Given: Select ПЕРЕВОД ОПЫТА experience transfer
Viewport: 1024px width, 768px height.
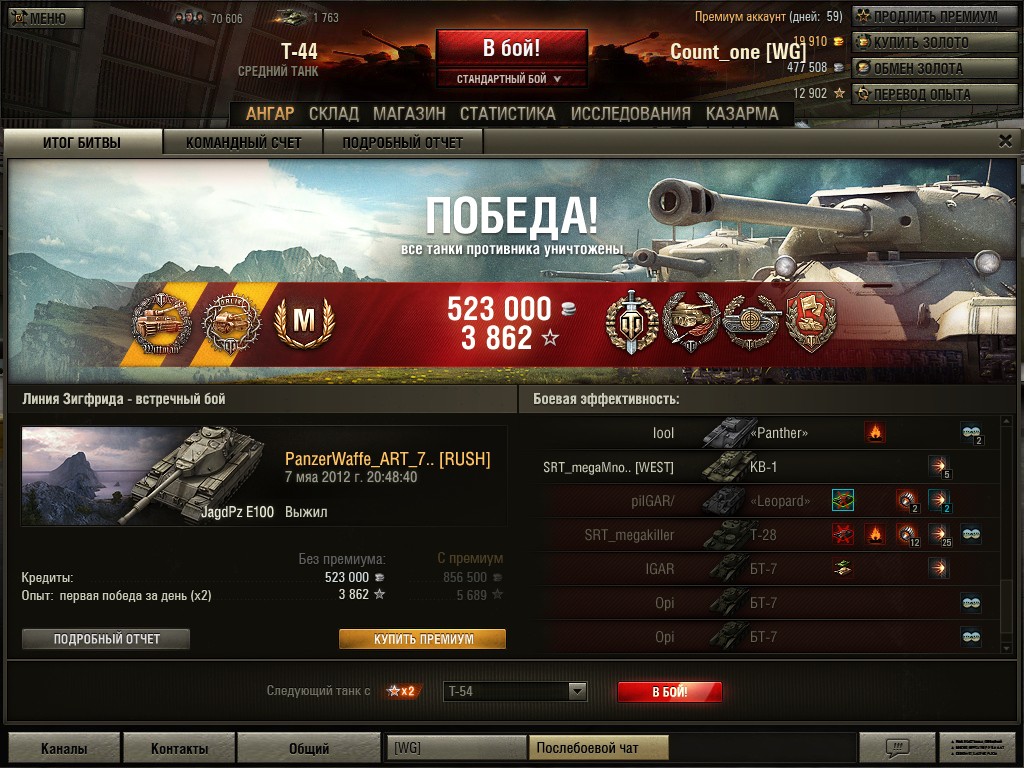Looking at the screenshot, I should click(x=926, y=94).
